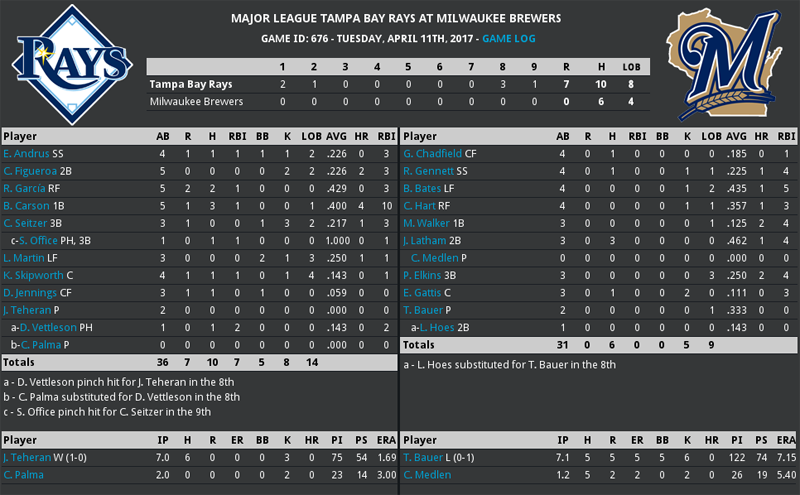Select R. Gennett in Brewers lineup
The image size is (800, 495).
429,171
